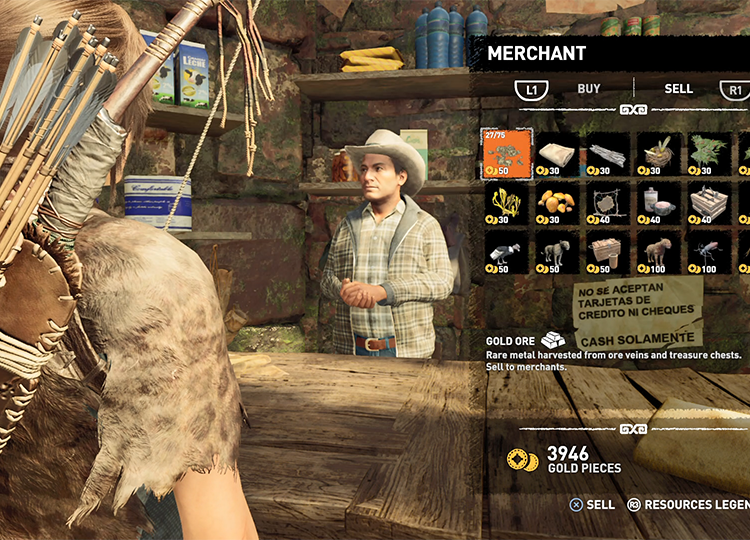This screenshot has width=750, height=540.
Task: Select the highlighted gold ore slot
Action: 508,153
